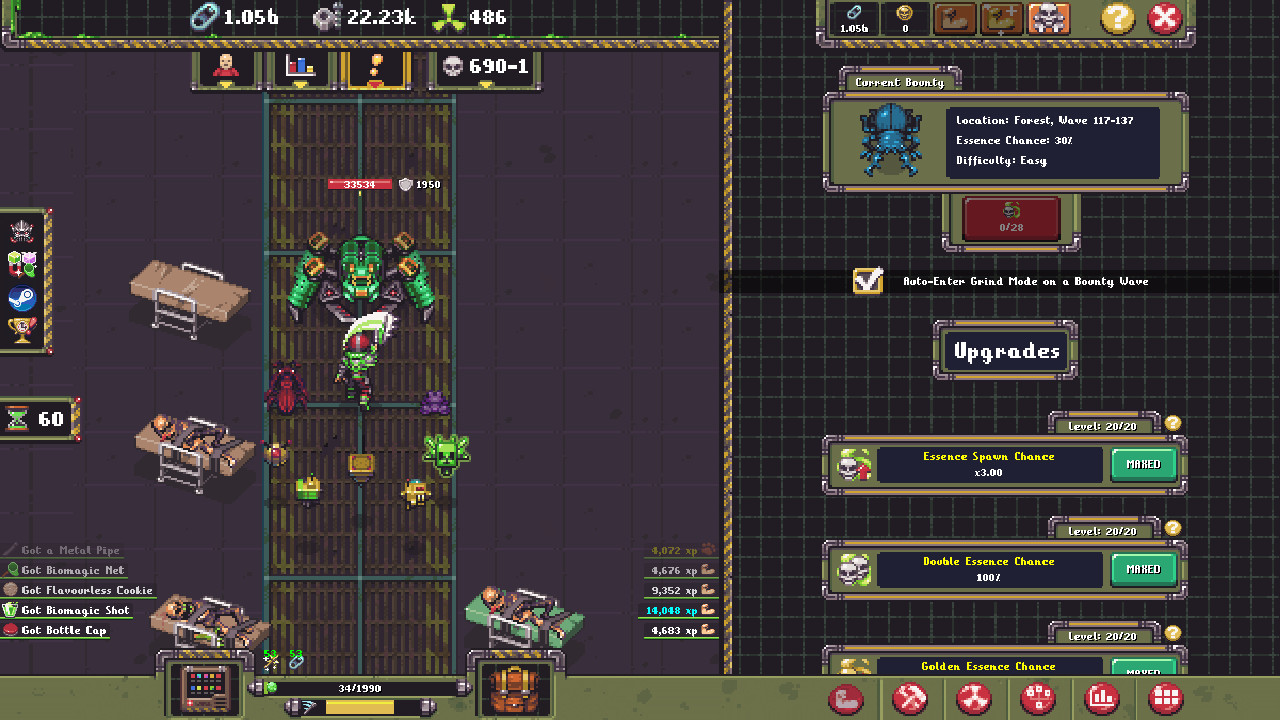Select the character portrait tab above the arena
This screenshot has height=720, width=1280.
[225, 68]
